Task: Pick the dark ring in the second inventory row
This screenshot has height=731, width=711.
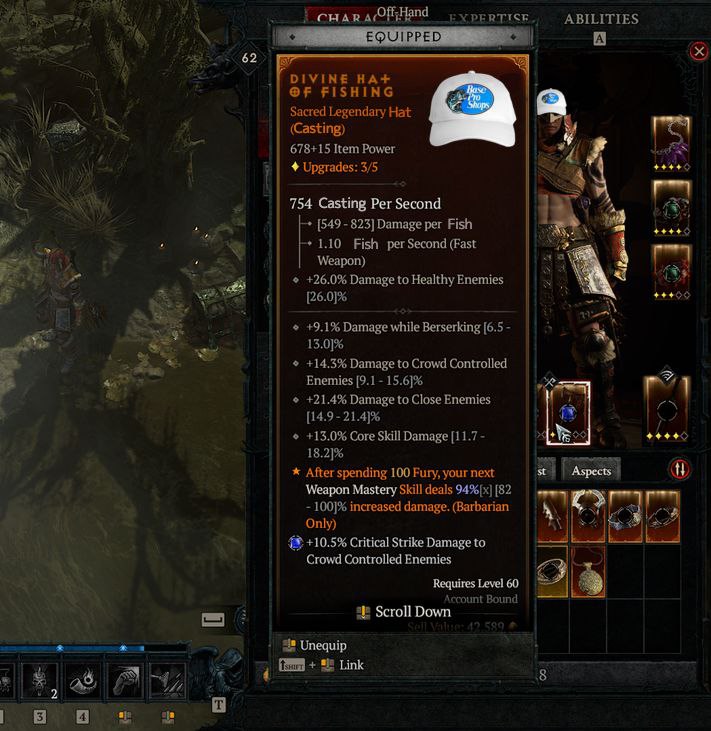Action: click(x=551, y=571)
